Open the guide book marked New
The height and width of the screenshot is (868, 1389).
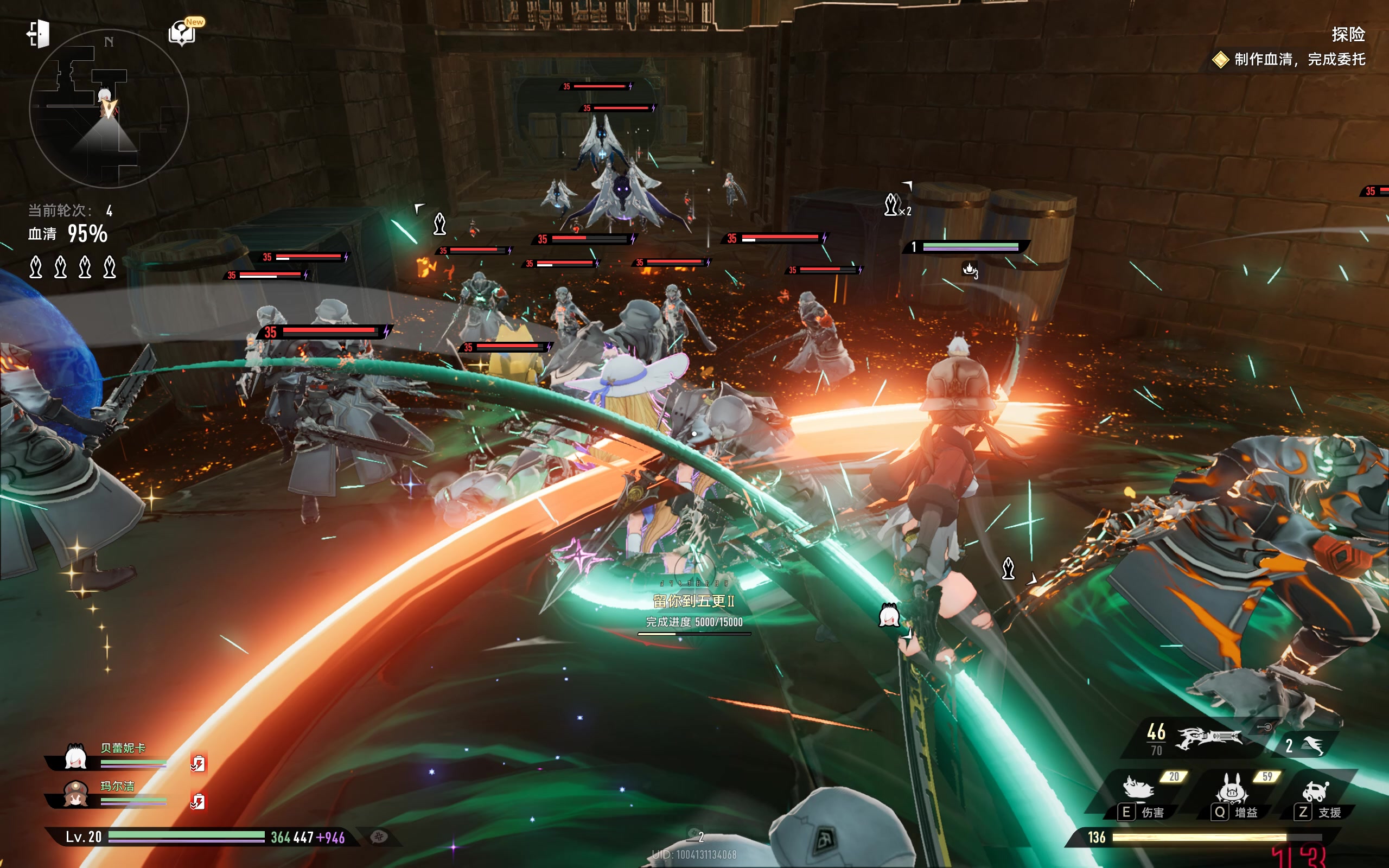click(182, 33)
